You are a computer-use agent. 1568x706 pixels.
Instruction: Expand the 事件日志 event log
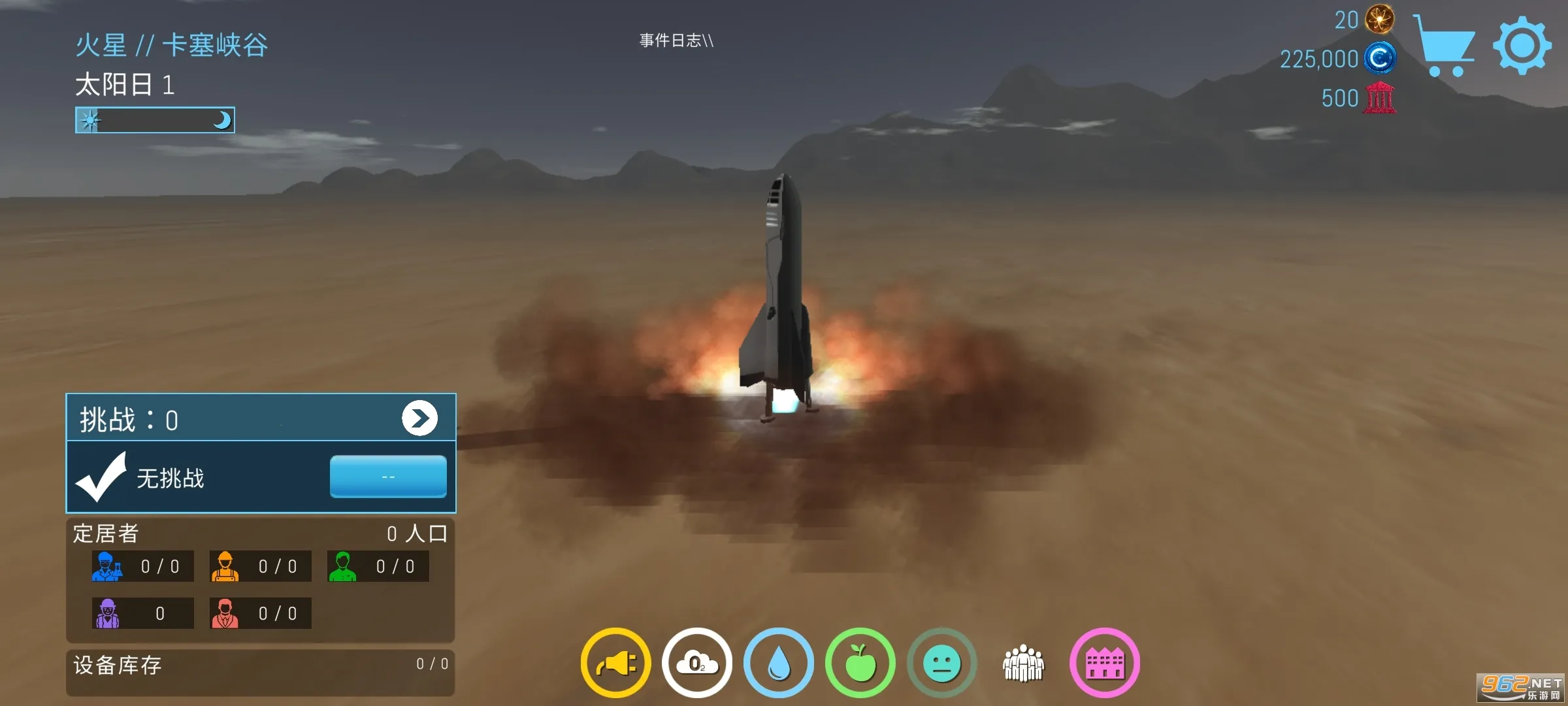point(676,41)
